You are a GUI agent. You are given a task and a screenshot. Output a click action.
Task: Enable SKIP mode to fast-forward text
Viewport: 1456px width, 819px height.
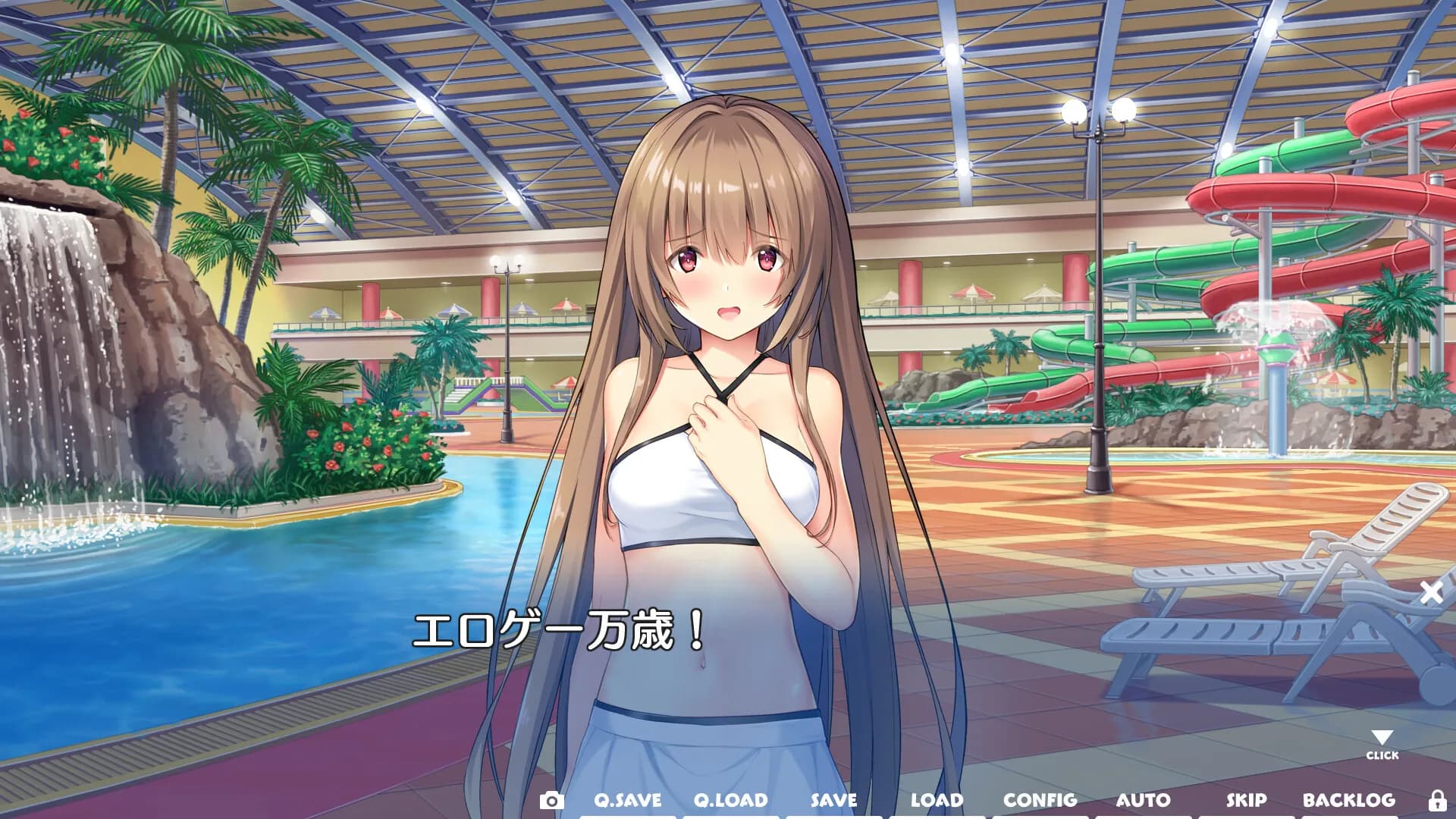tap(1249, 799)
